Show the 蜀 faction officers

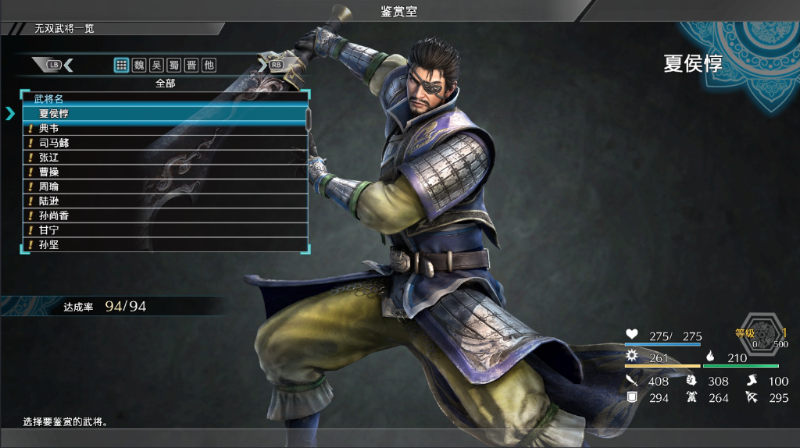click(x=173, y=65)
